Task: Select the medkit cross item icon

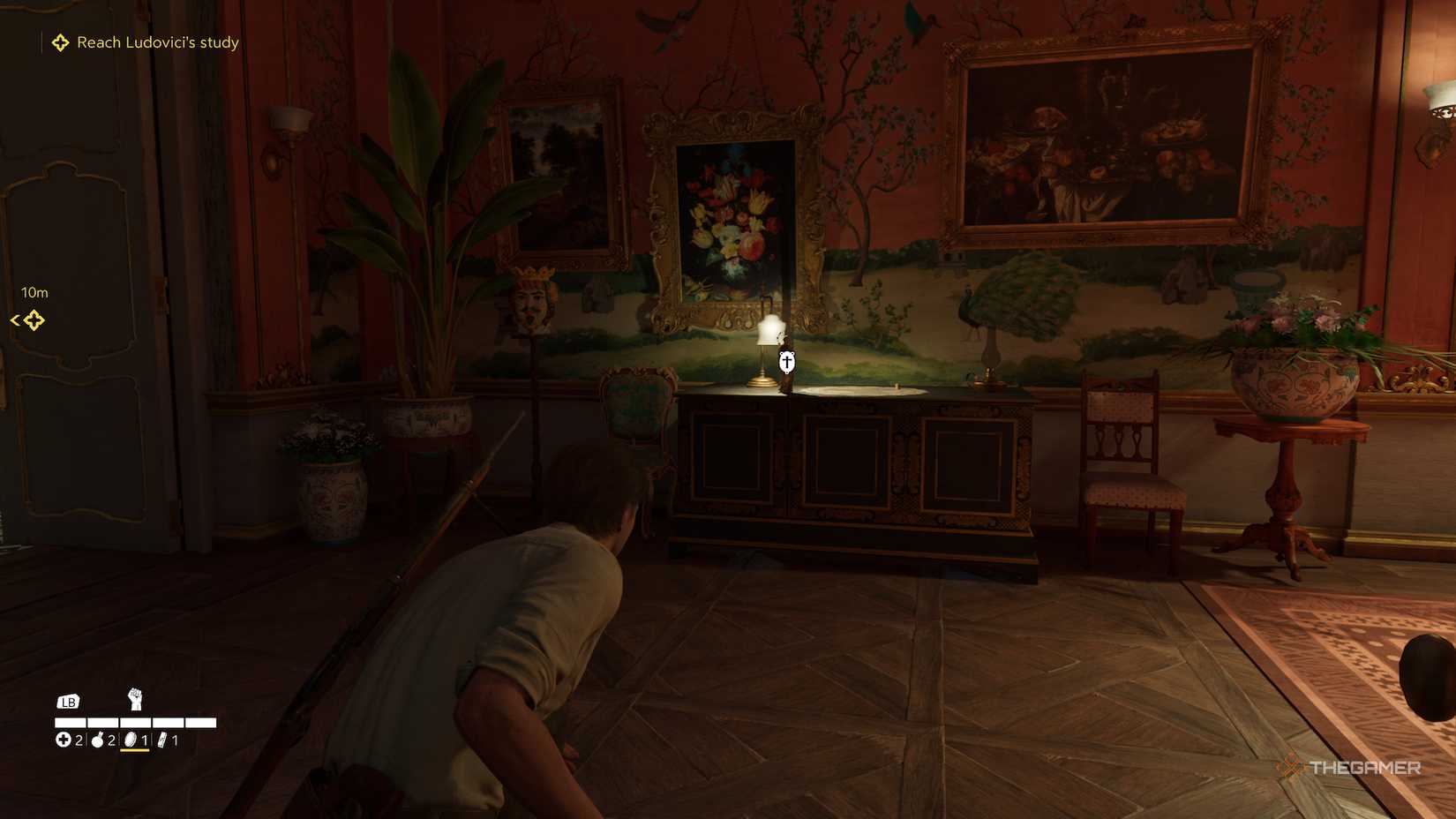Action: 64,740
